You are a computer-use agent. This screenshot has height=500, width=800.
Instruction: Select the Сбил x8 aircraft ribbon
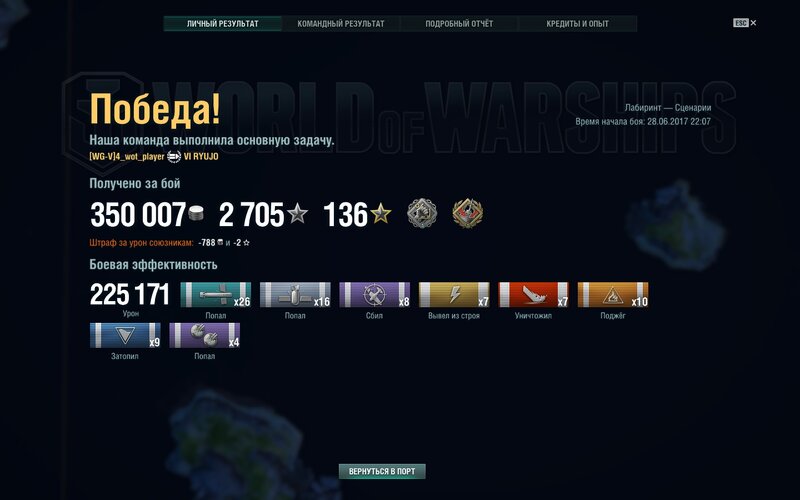click(x=375, y=294)
